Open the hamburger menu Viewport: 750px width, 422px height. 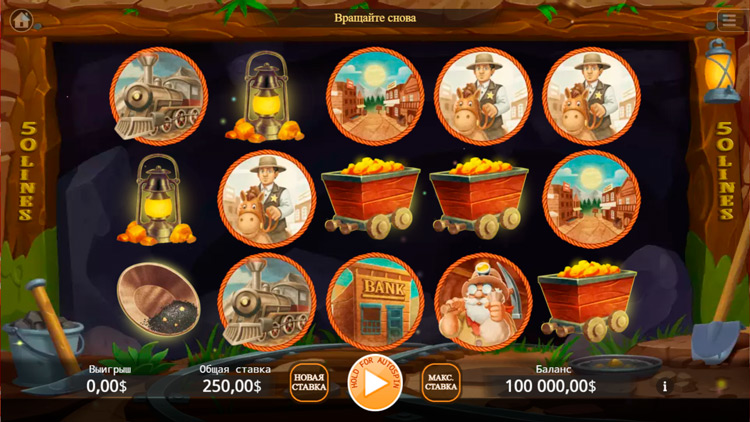(728, 20)
